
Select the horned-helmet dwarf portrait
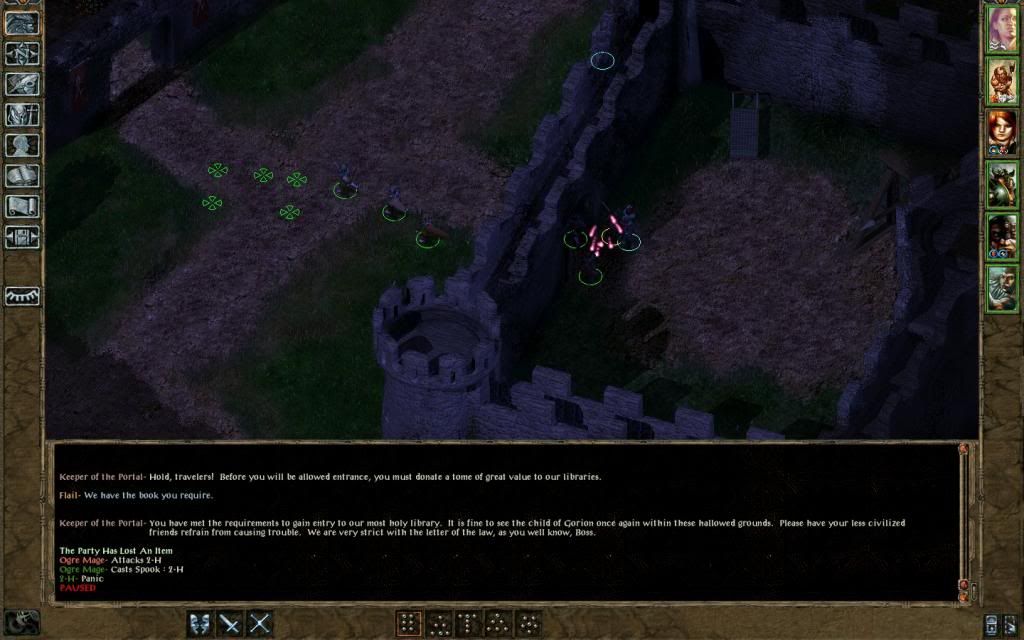[x=1002, y=184]
